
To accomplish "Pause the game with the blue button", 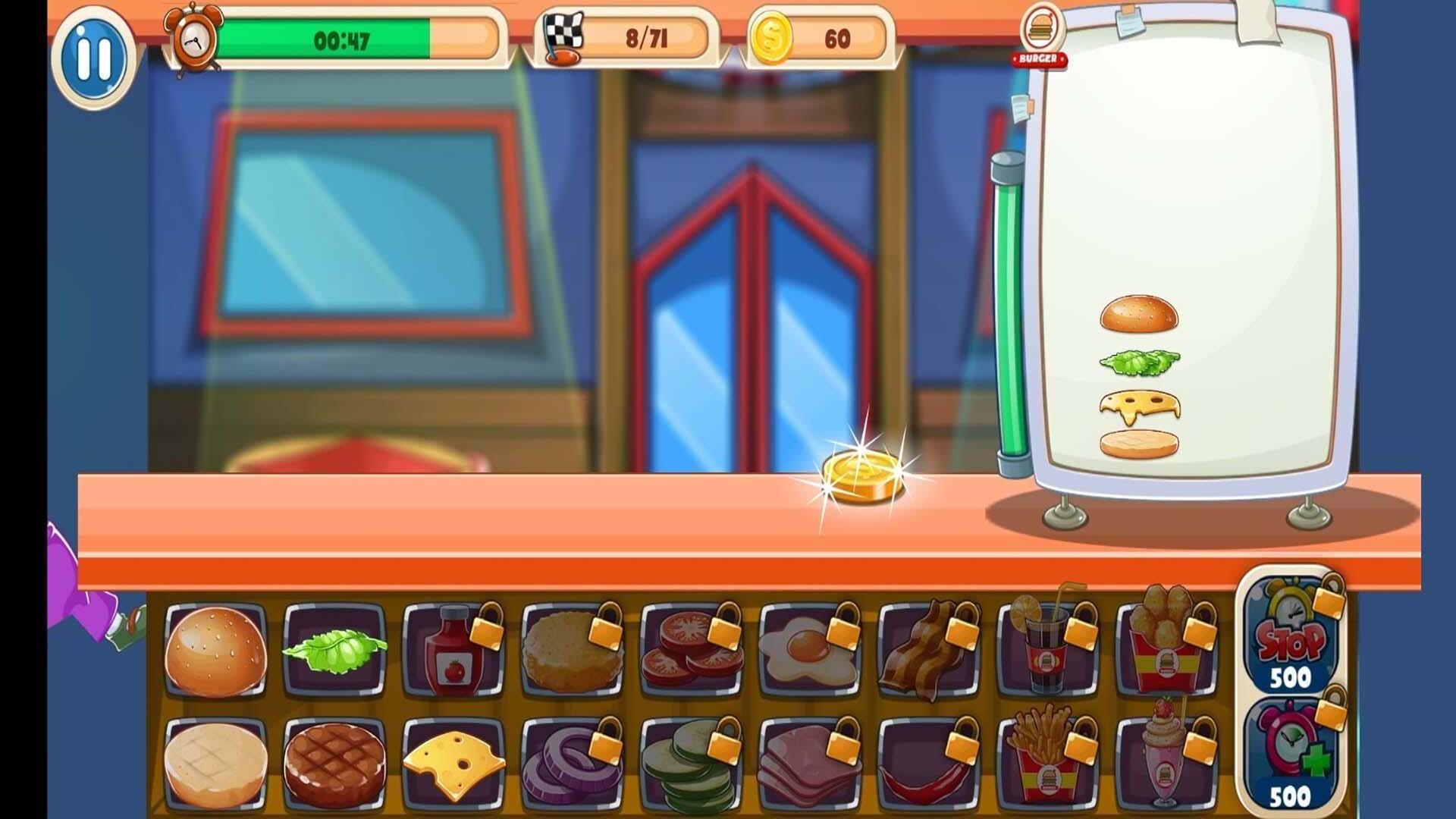I will coord(94,57).
